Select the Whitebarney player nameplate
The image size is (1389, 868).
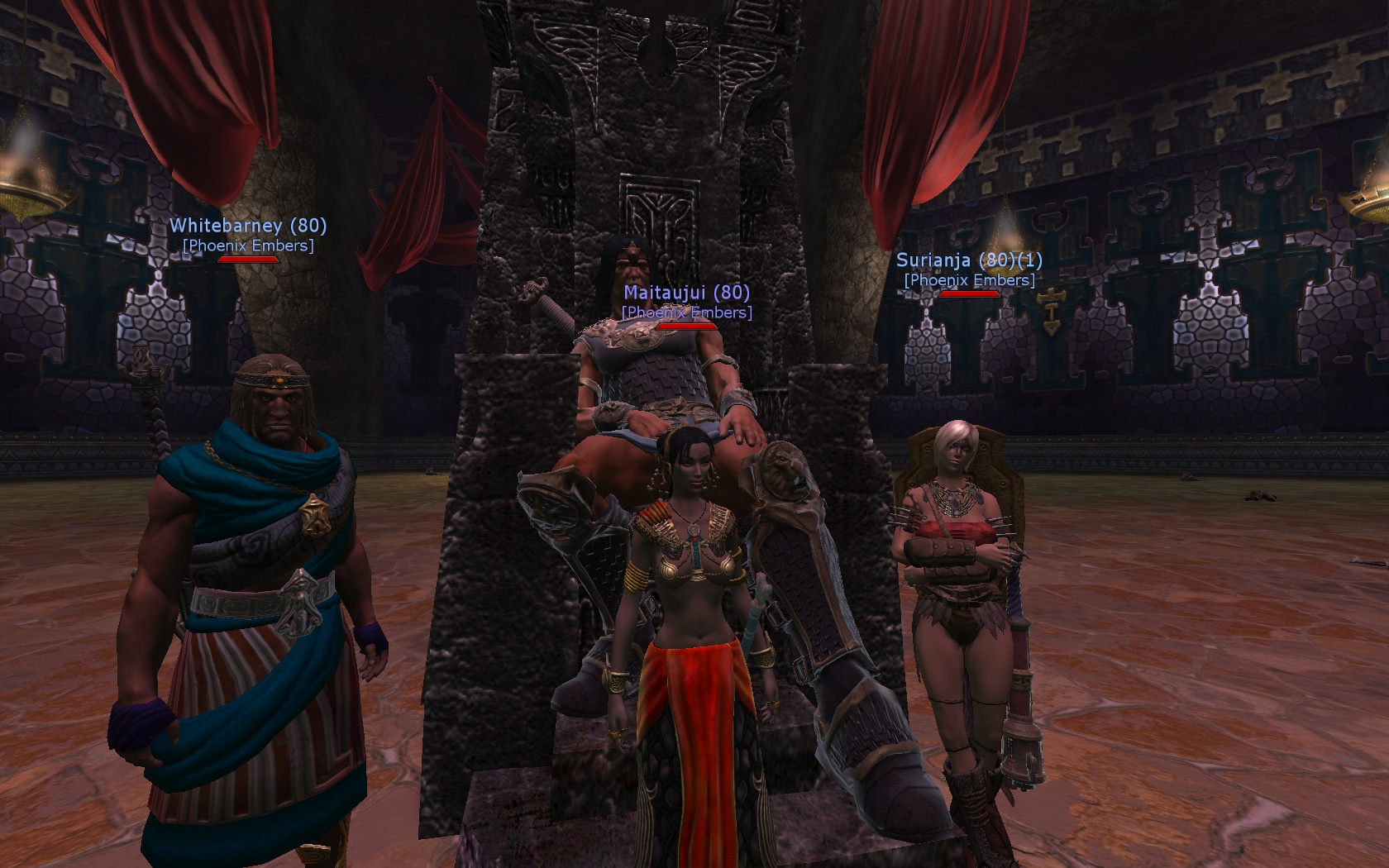(248, 226)
